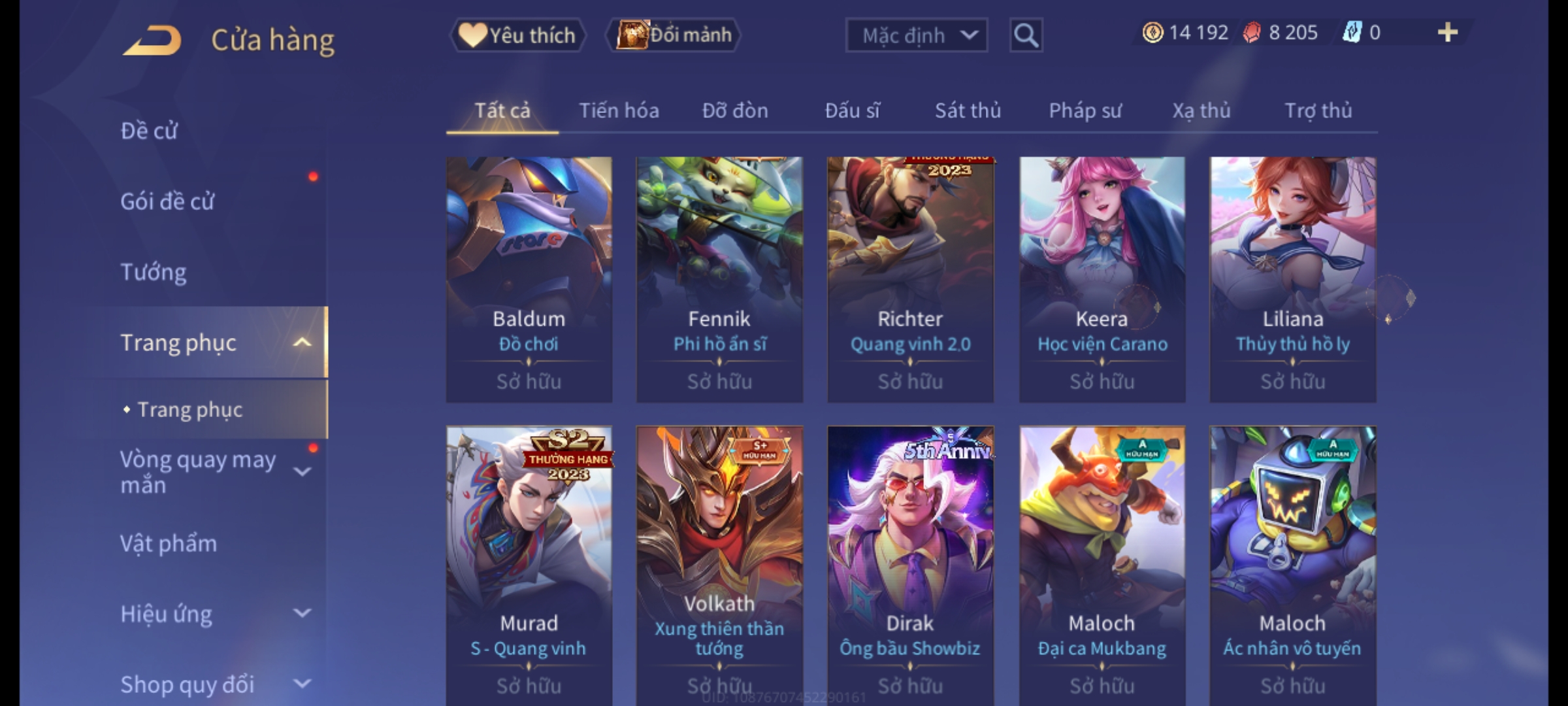Screen dimensions: 1568x706
Task: Choose the Keera Học viện Carano skin
Action: tap(1102, 279)
